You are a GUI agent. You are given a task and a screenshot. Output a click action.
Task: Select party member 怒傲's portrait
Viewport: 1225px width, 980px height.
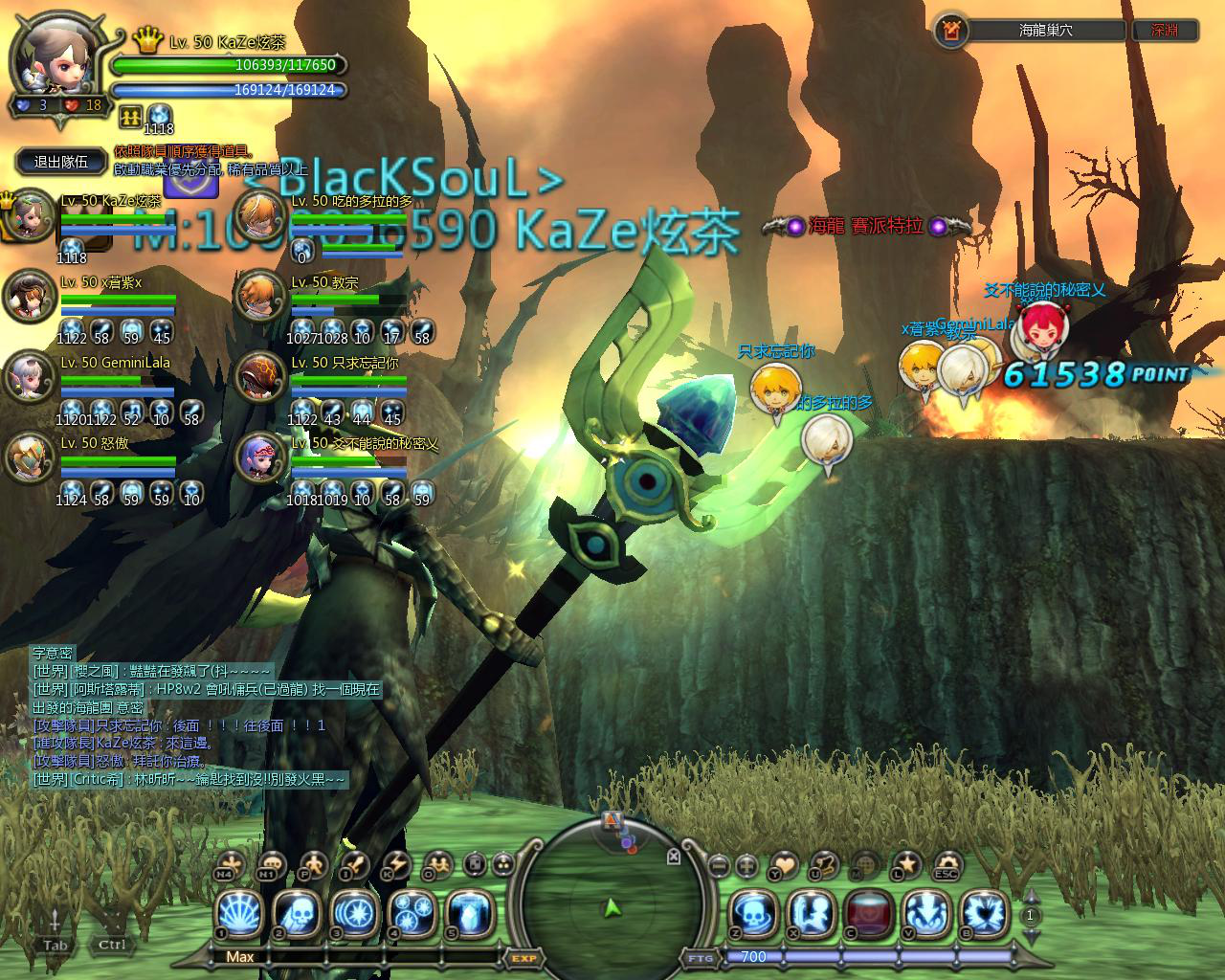click(29, 457)
